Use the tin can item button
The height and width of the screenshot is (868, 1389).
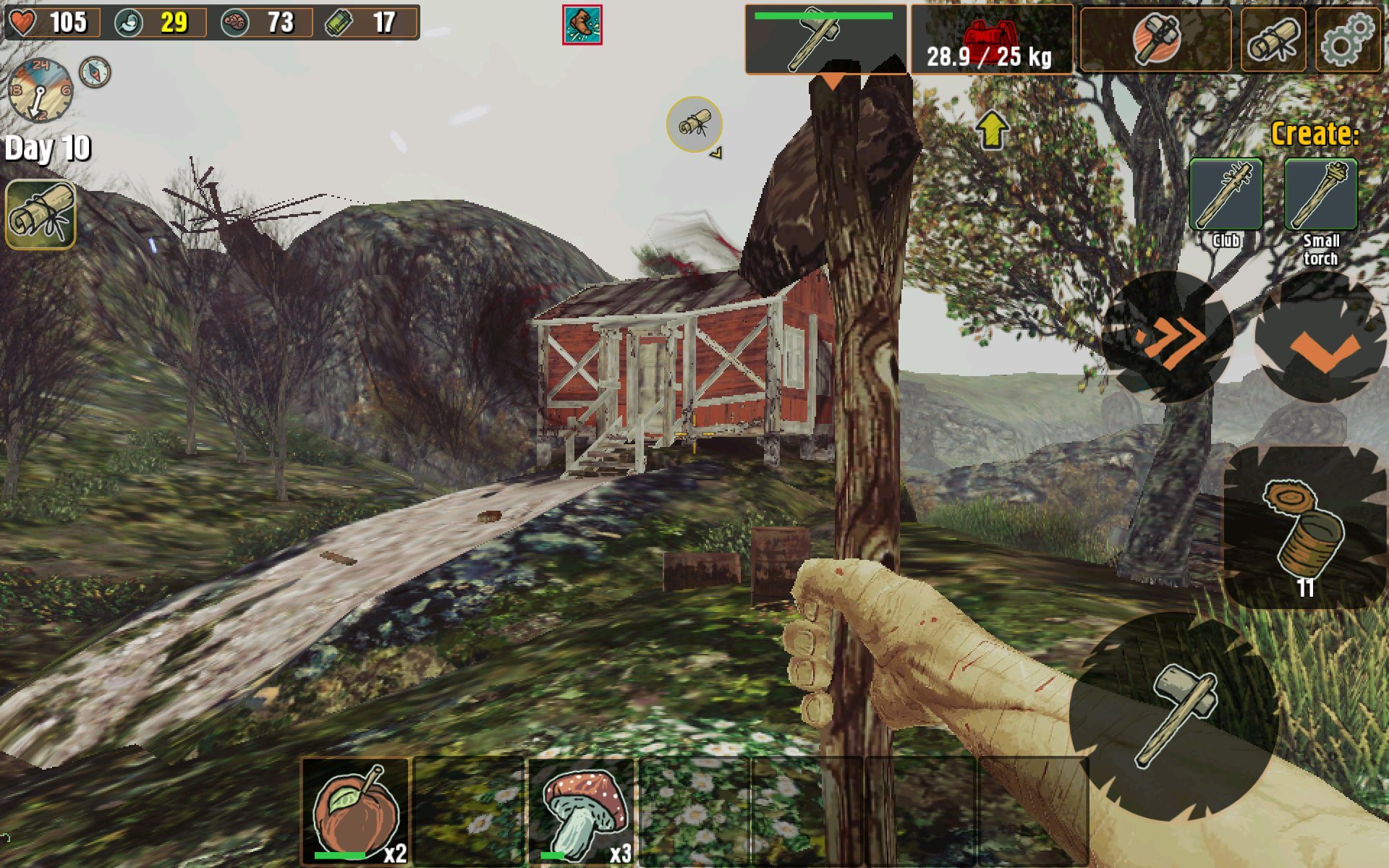point(1304,529)
